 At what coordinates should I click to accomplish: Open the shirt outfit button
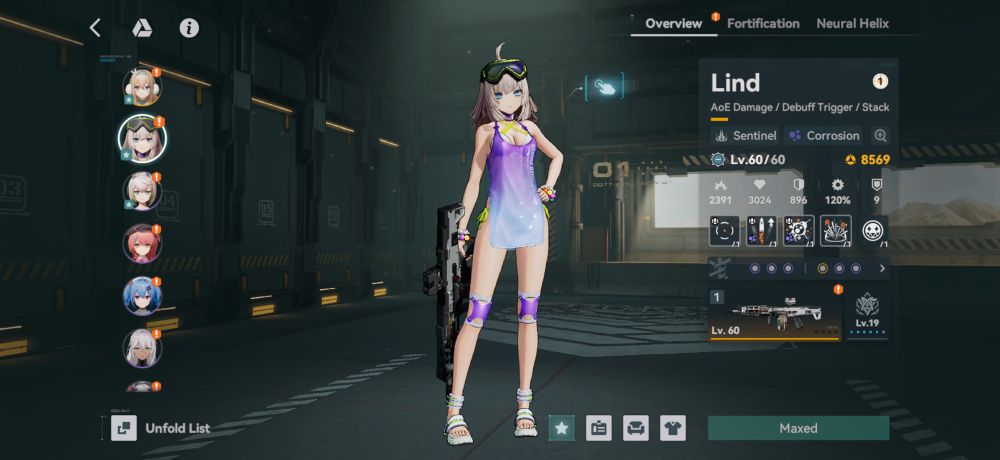672,428
